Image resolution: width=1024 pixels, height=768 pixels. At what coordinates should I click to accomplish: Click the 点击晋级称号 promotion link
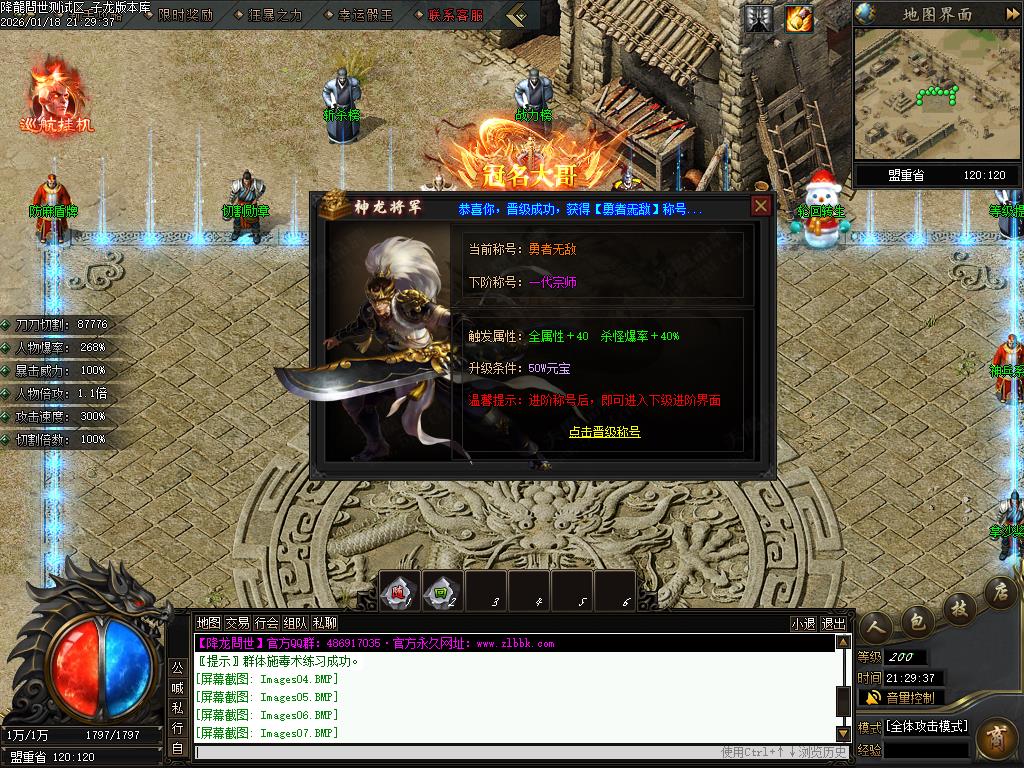point(604,432)
